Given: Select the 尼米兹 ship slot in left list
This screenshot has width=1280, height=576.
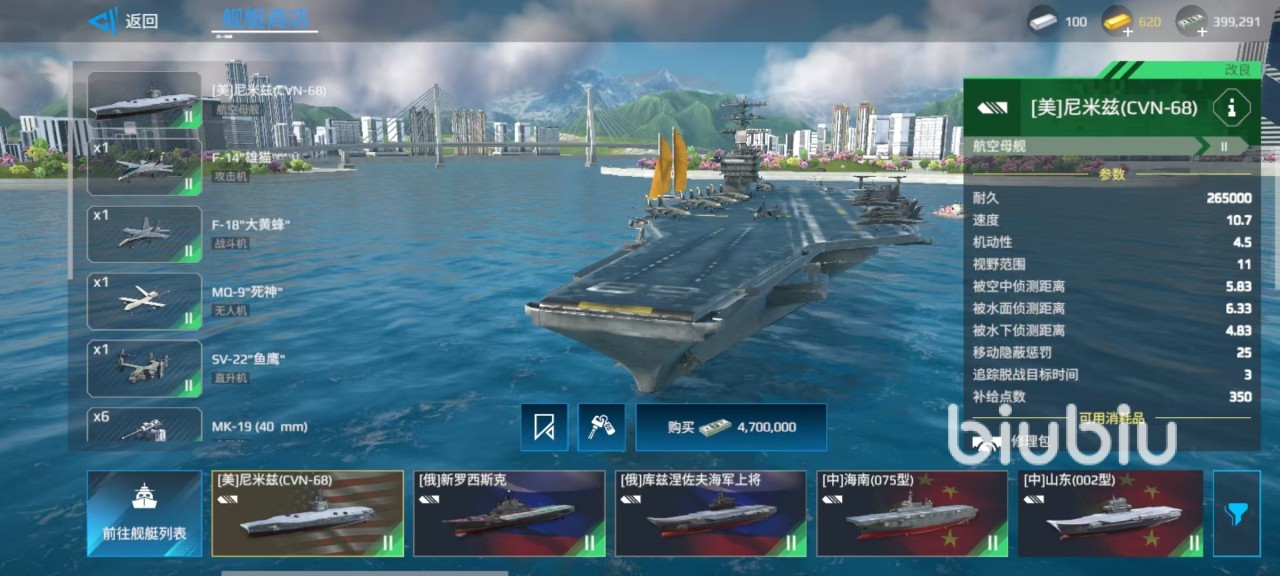Looking at the screenshot, I should click(144, 101).
